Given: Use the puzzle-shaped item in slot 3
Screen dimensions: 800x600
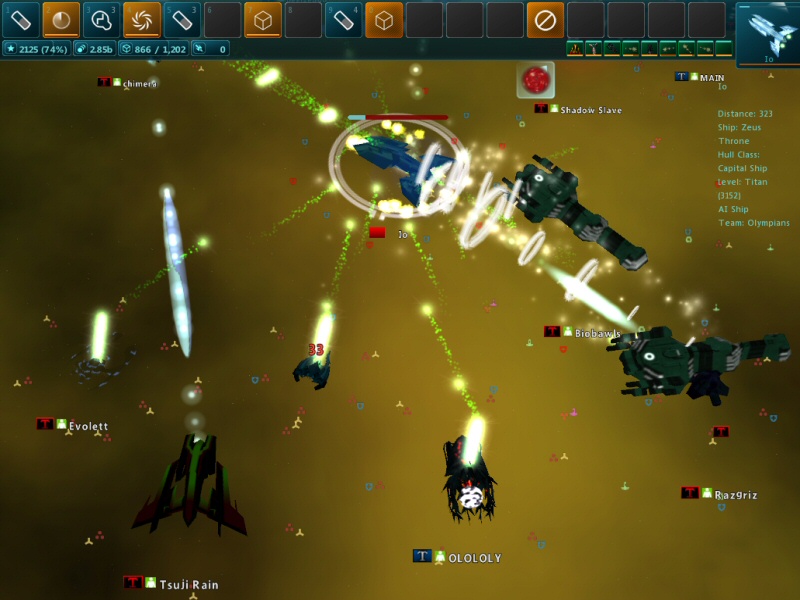Looking at the screenshot, I should pos(101,19).
